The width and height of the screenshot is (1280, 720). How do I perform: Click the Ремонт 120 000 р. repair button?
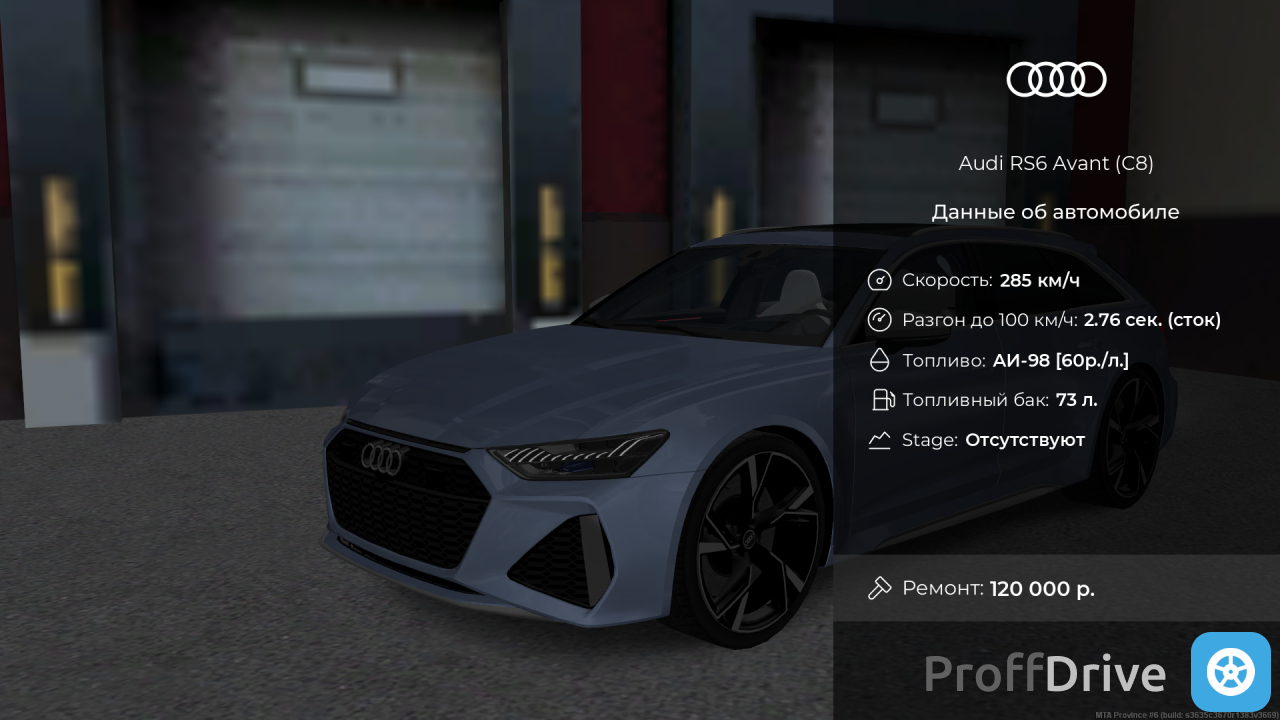coord(1055,588)
